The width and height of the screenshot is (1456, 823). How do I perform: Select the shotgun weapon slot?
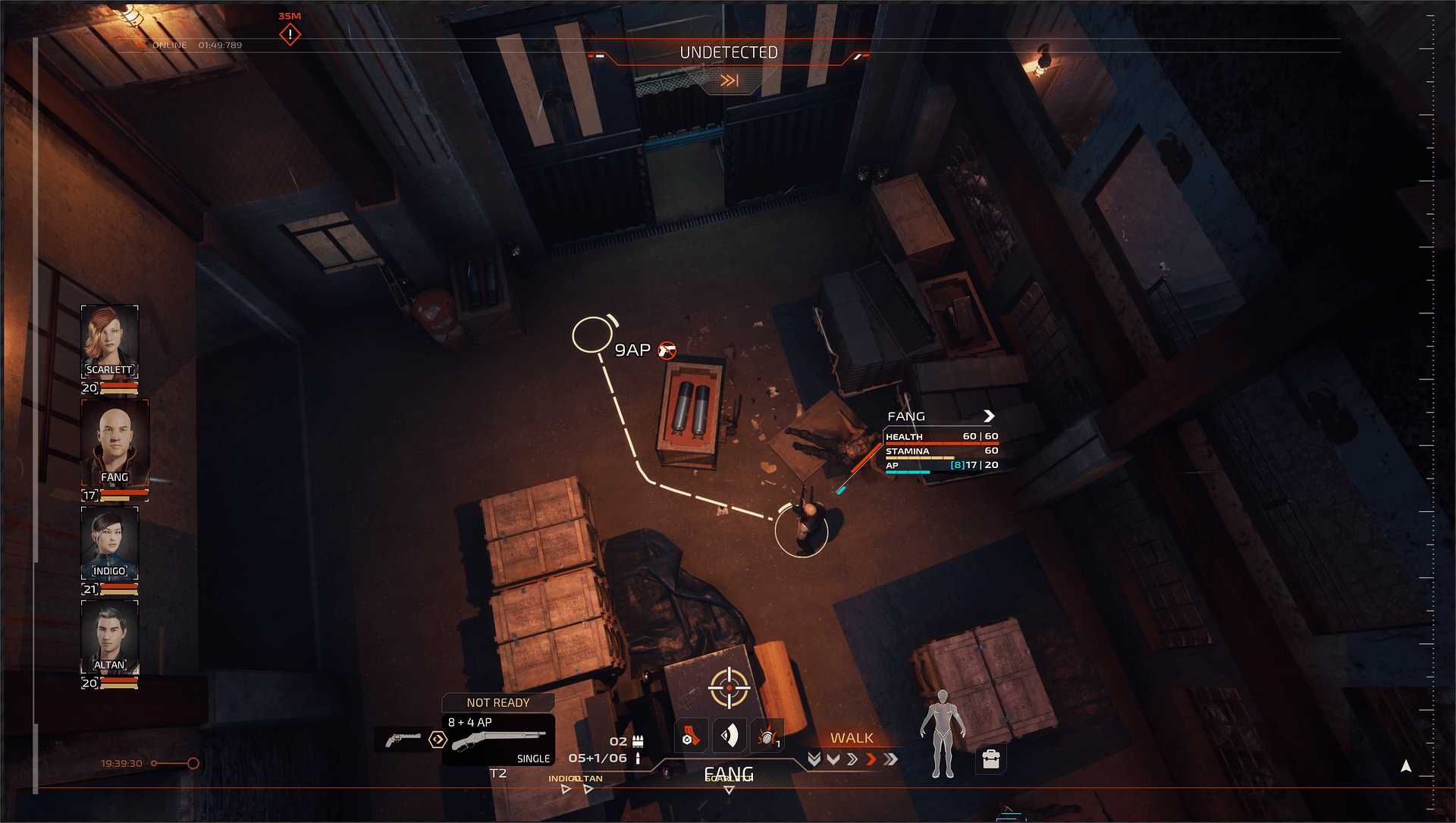[498, 740]
